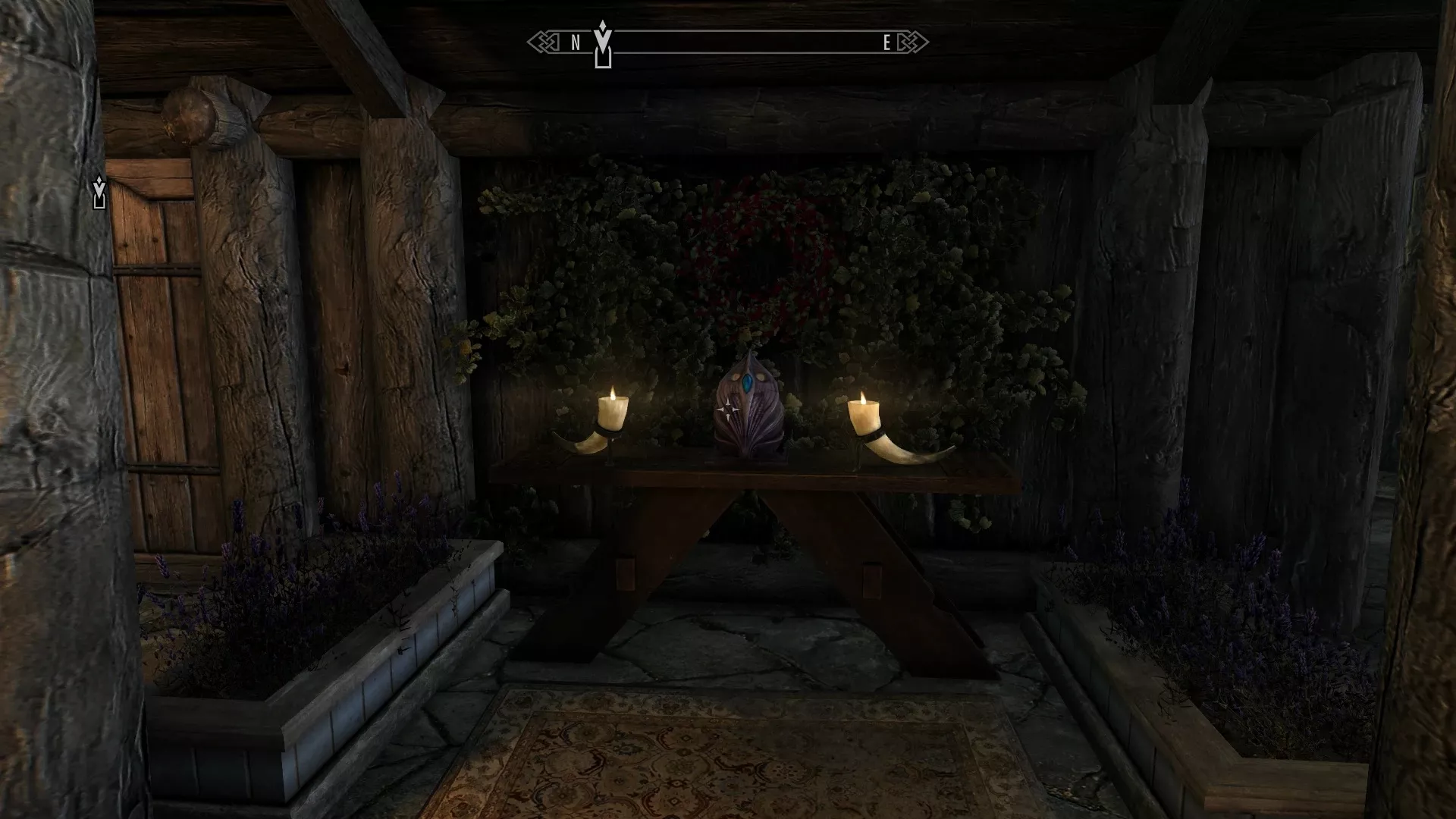Select the compass bar at the top
1456x819 pixels.
pos(728,43)
